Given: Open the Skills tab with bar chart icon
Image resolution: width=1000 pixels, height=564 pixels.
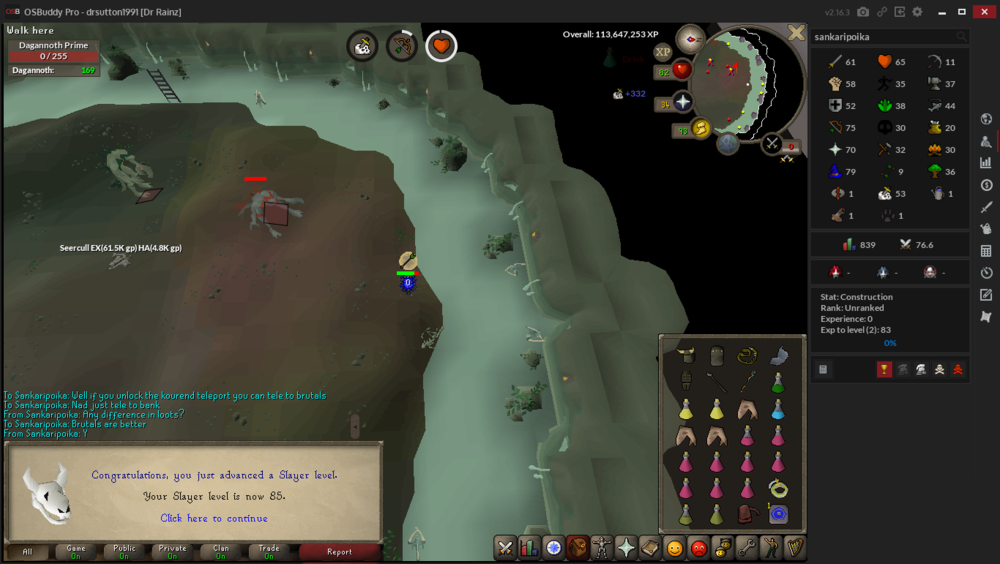Looking at the screenshot, I should tap(530, 547).
